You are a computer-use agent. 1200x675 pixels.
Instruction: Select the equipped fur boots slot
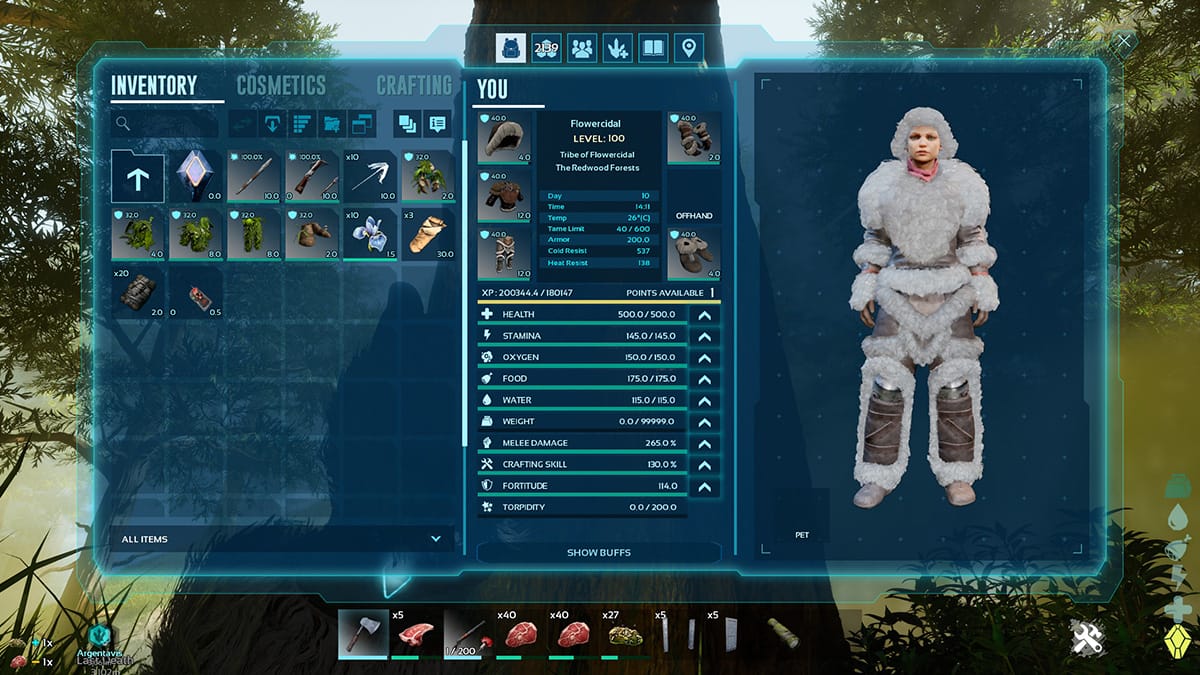[x=694, y=254]
